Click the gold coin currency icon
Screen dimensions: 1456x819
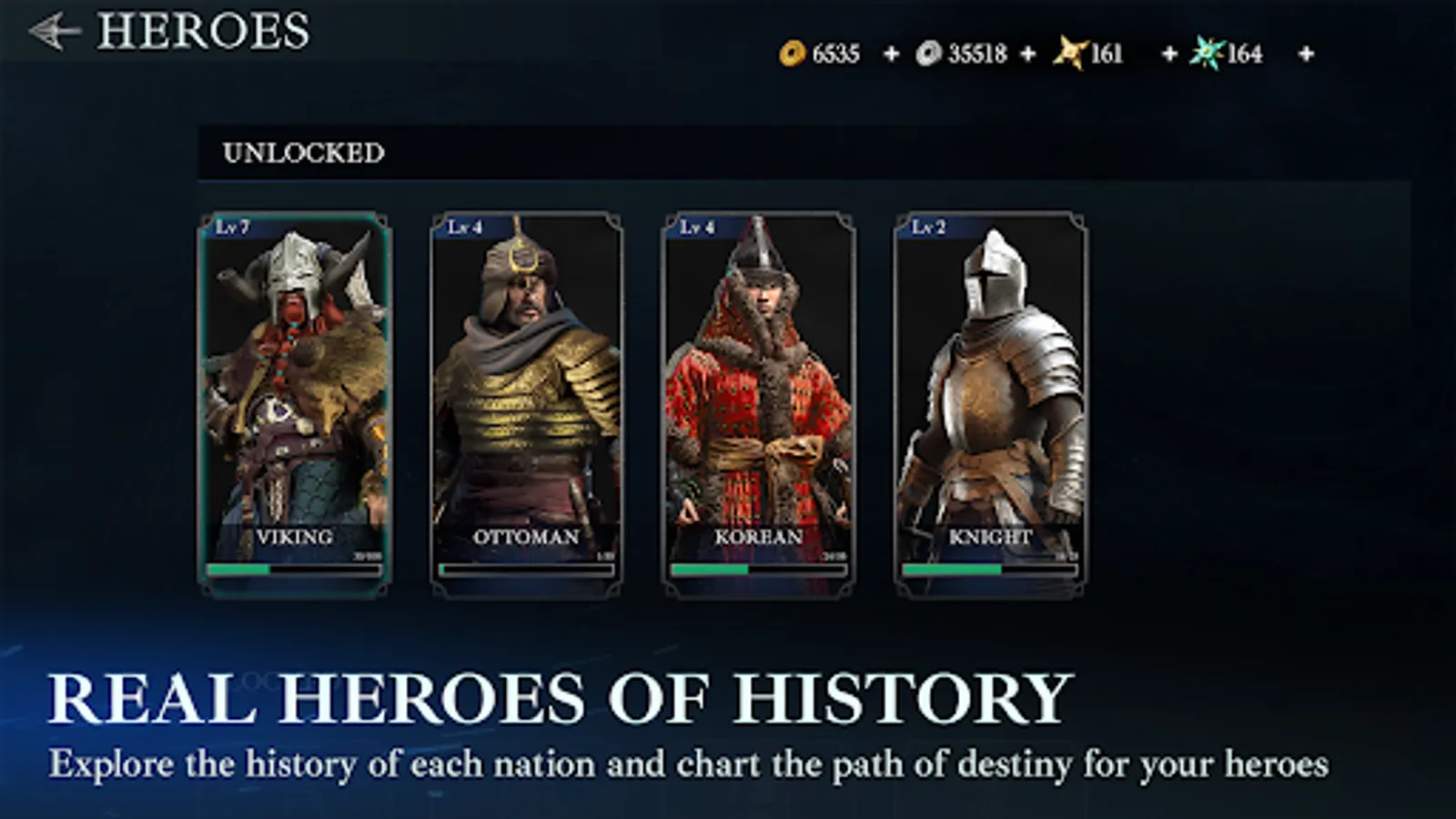[x=793, y=54]
